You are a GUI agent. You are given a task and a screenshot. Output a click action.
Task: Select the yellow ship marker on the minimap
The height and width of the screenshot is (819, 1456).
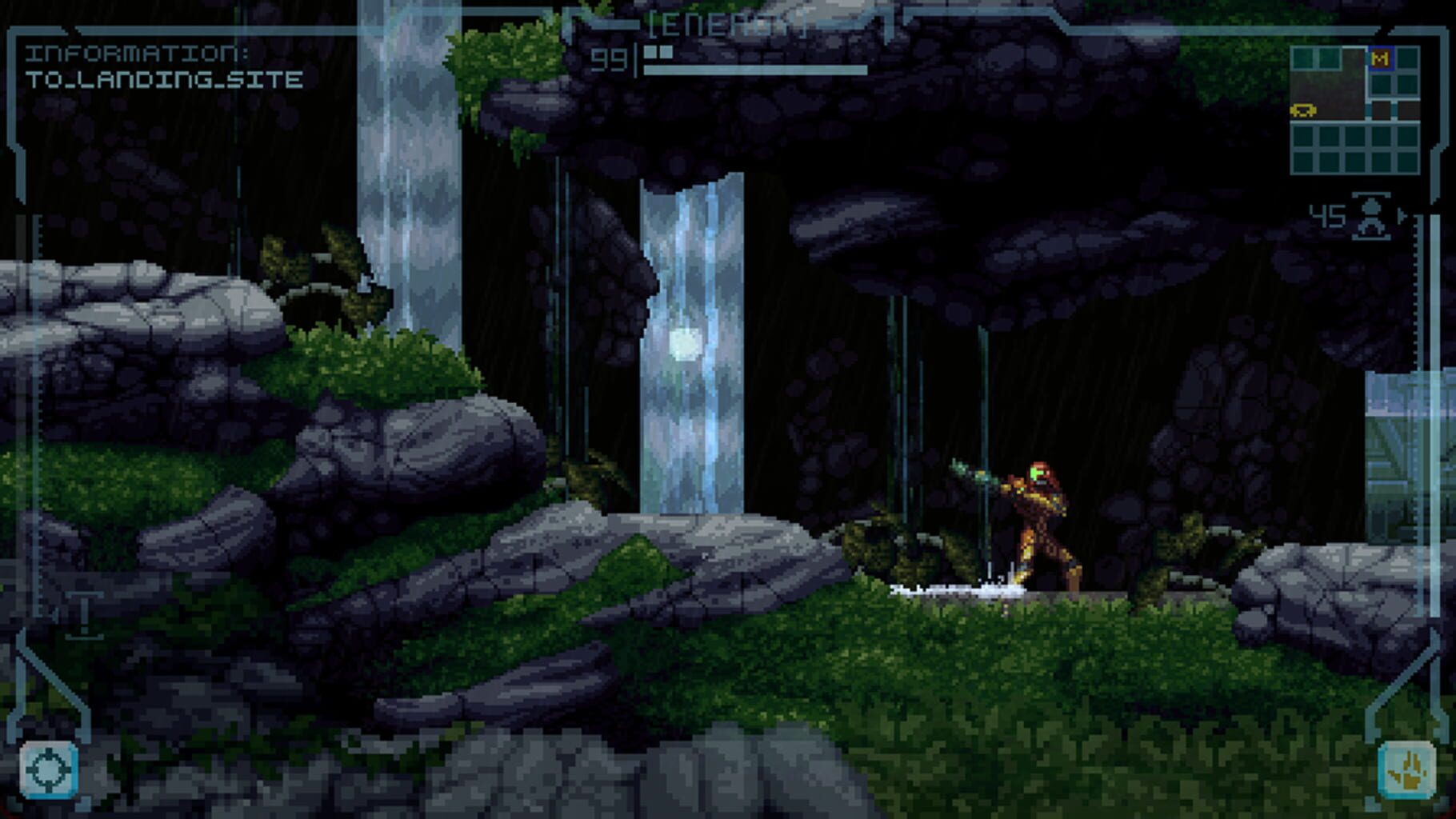pyautogui.click(x=1304, y=110)
